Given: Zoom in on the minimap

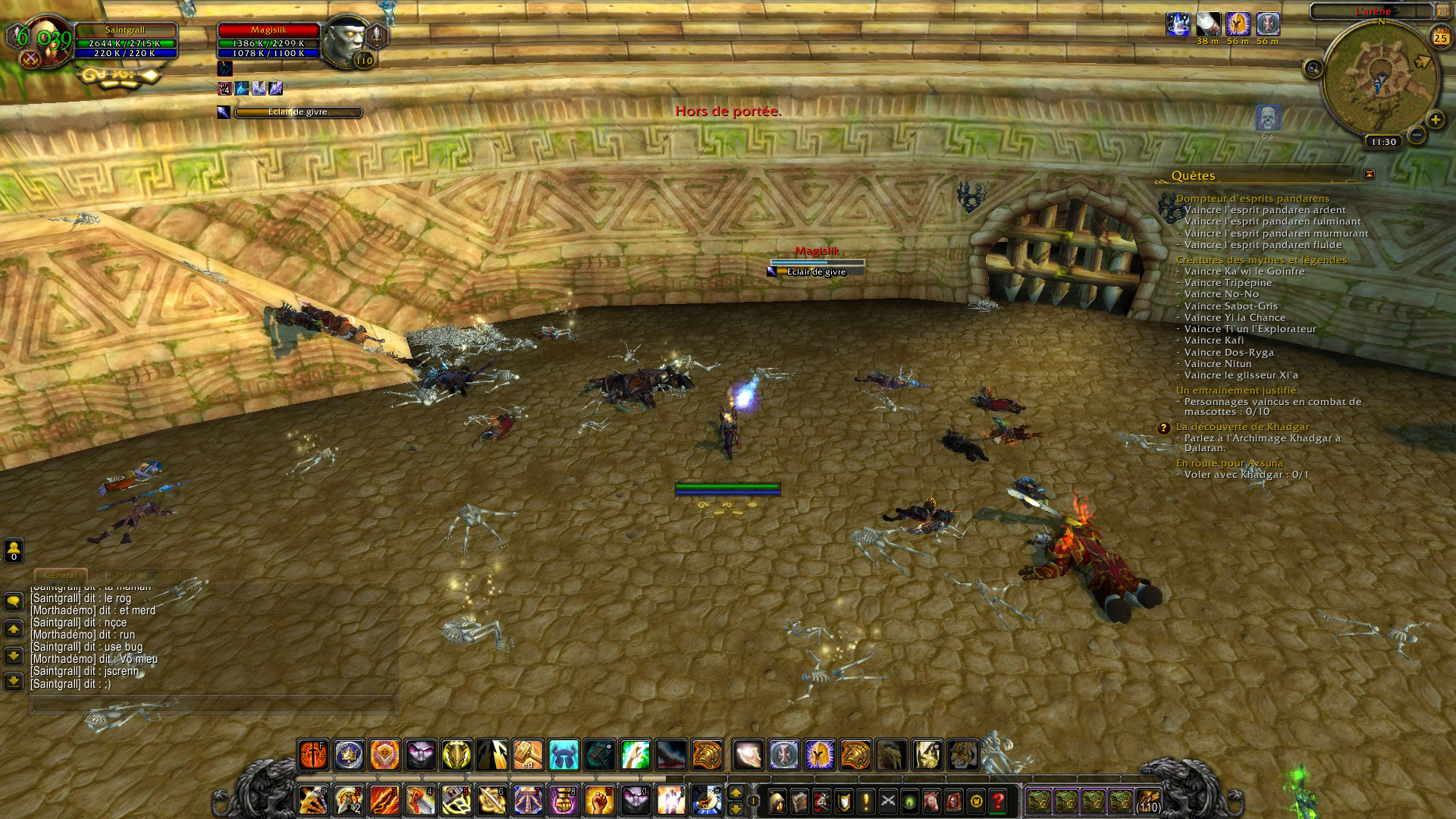Looking at the screenshot, I should (1435, 120).
